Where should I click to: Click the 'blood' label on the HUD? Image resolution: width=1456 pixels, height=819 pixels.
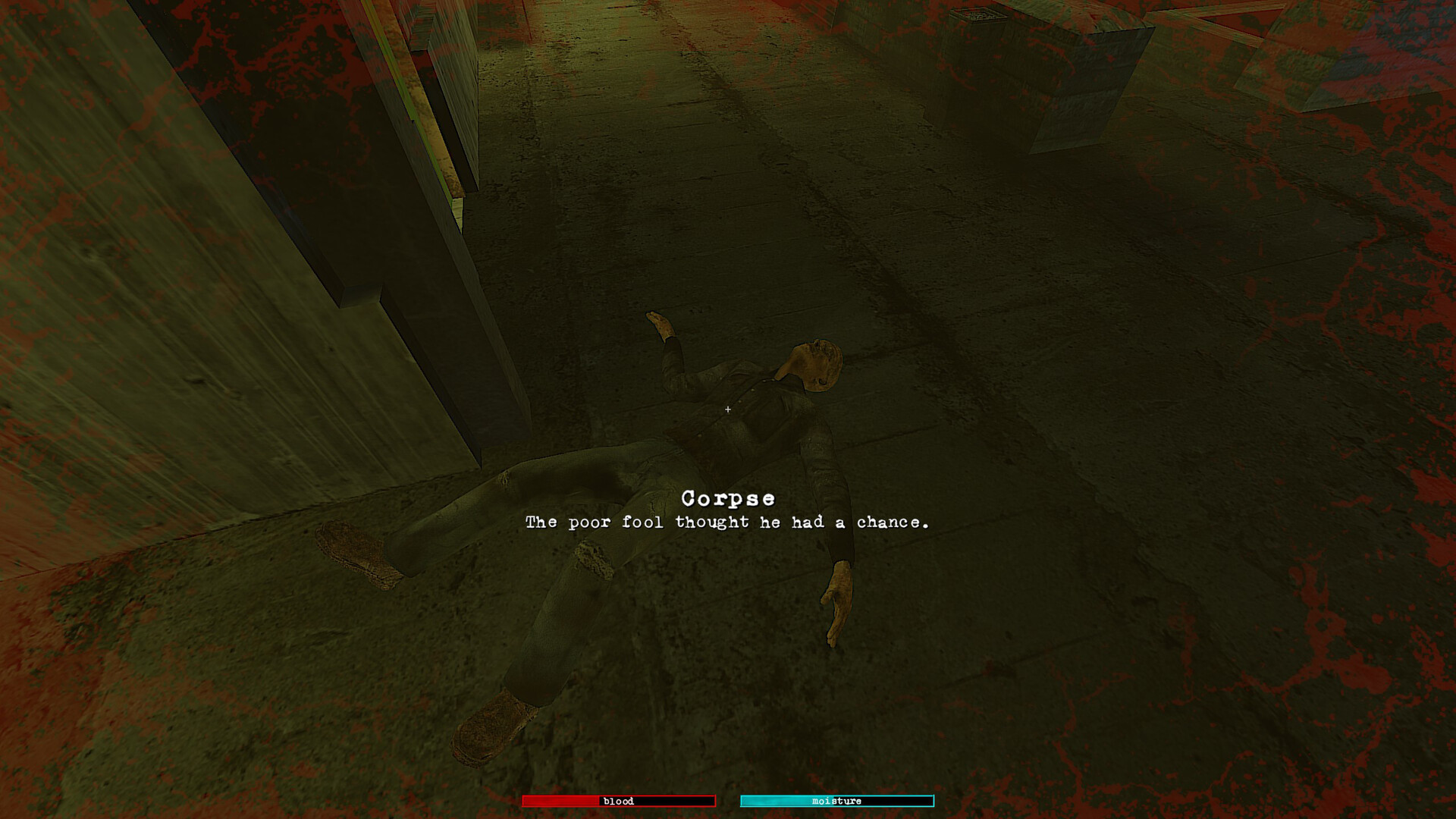pos(619,801)
